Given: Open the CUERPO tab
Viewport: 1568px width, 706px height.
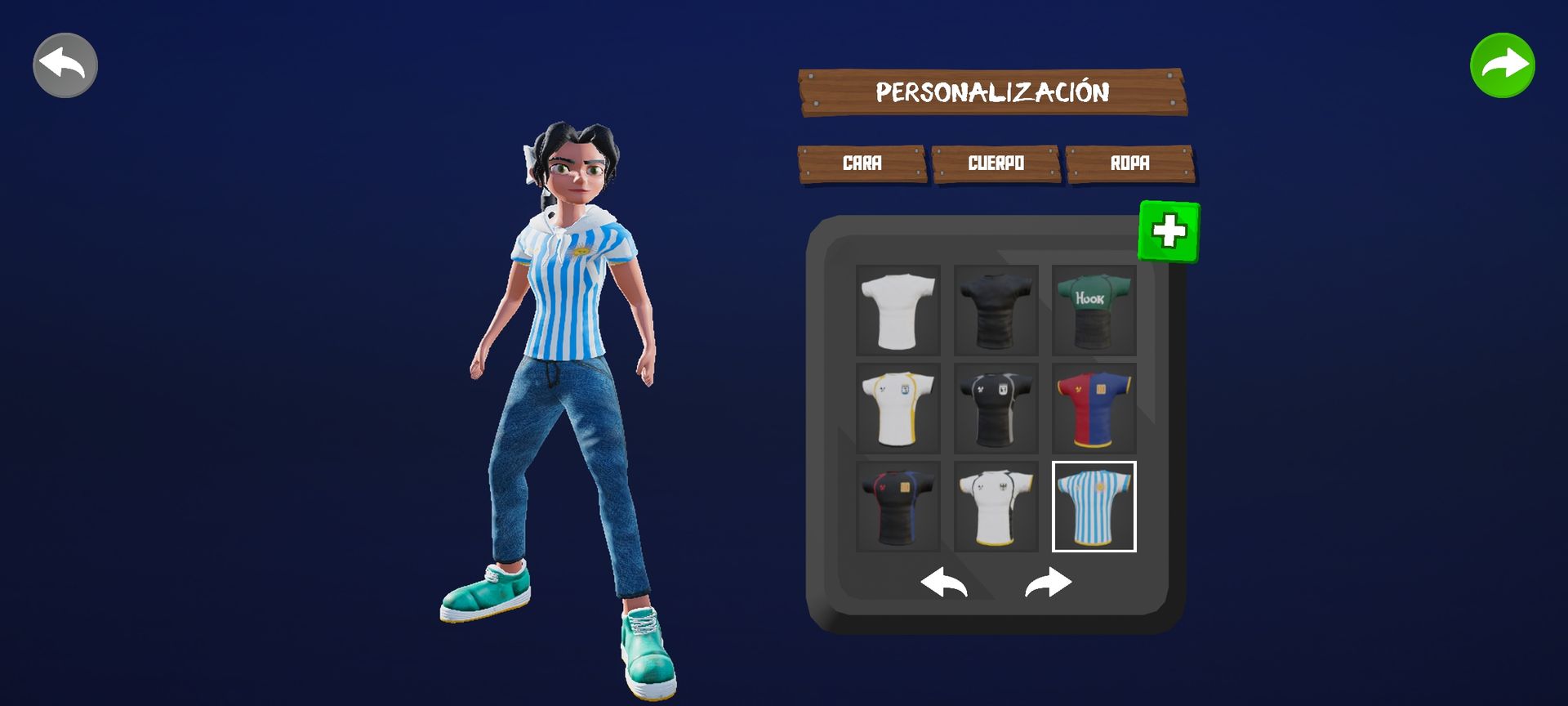Looking at the screenshot, I should pos(996,163).
